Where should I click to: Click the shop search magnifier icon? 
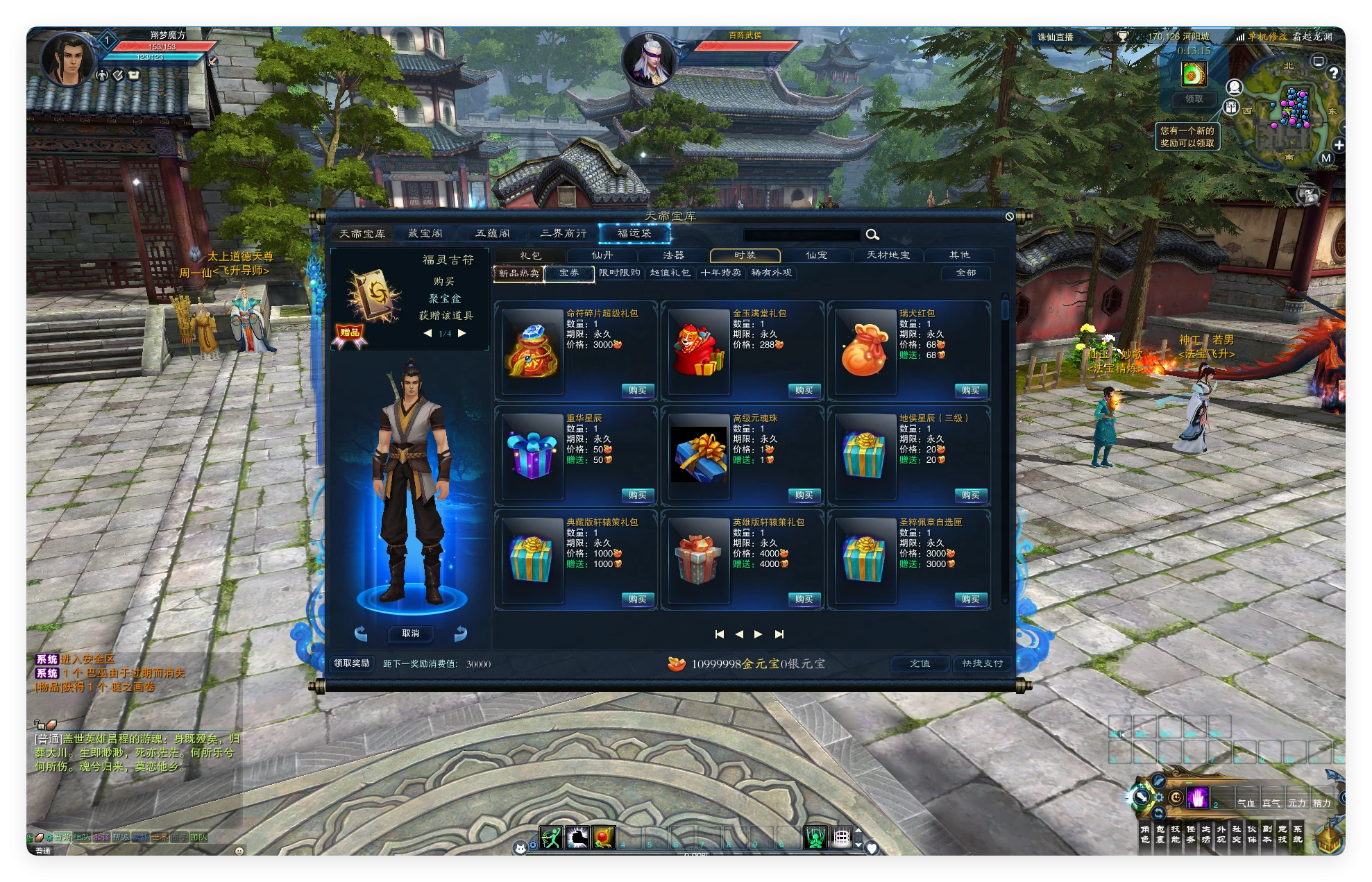(872, 235)
